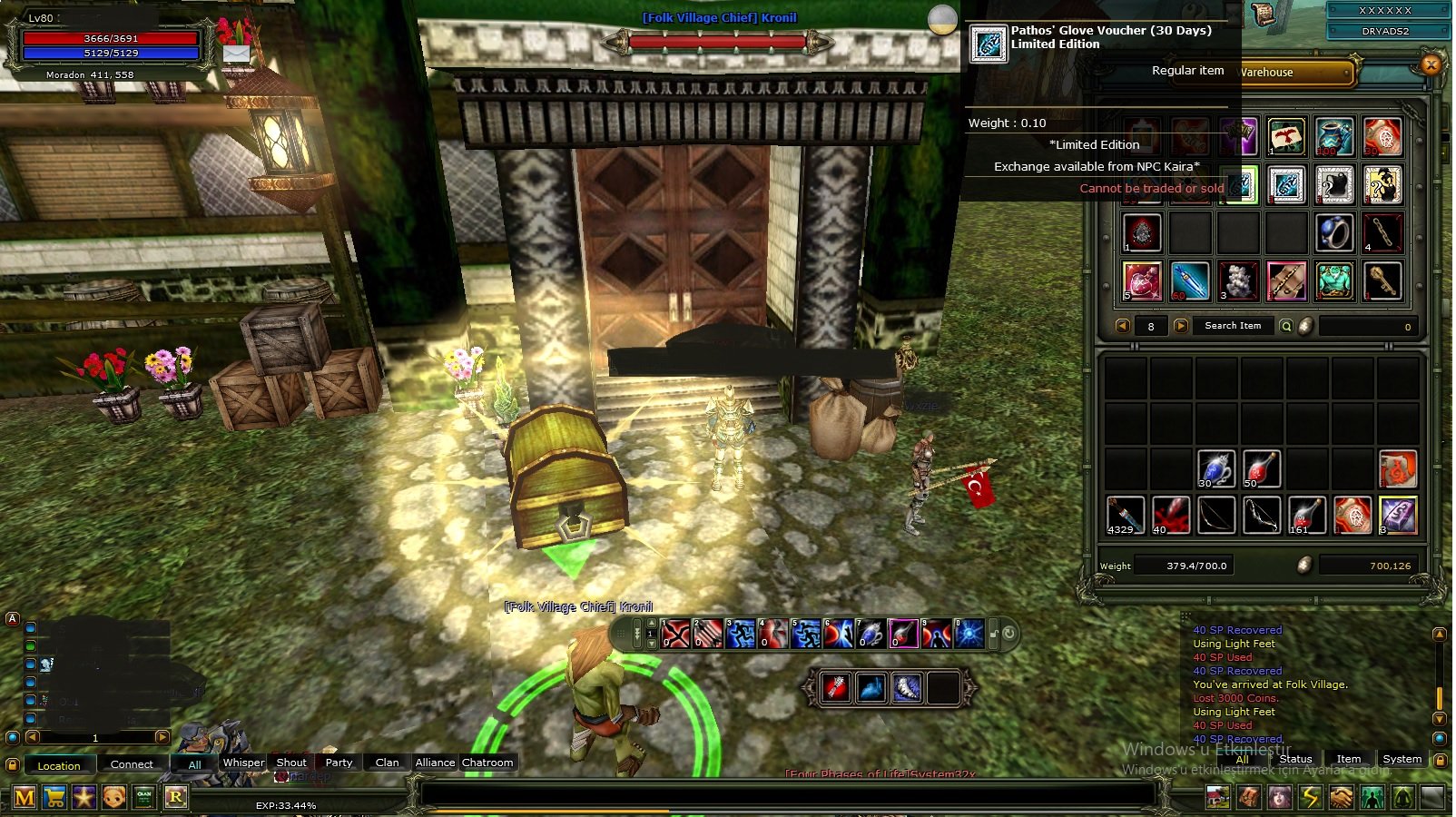Image resolution: width=1456 pixels, height=817 pixels.
Task: Select the blue ring in the warehouse
Action: 1334,232
